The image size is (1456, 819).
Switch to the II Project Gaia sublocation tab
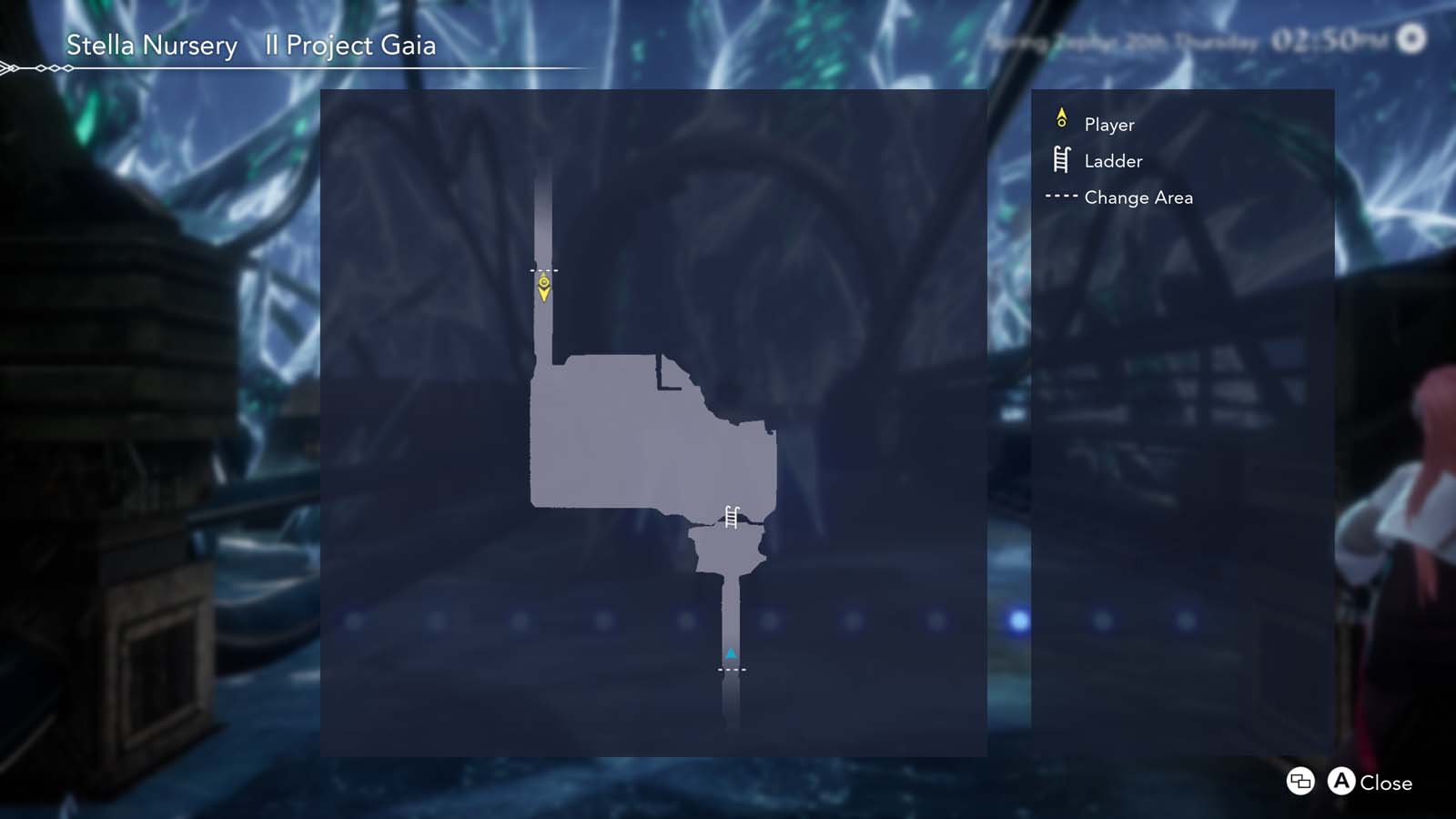pyautogui.click(x=349, y=45)
